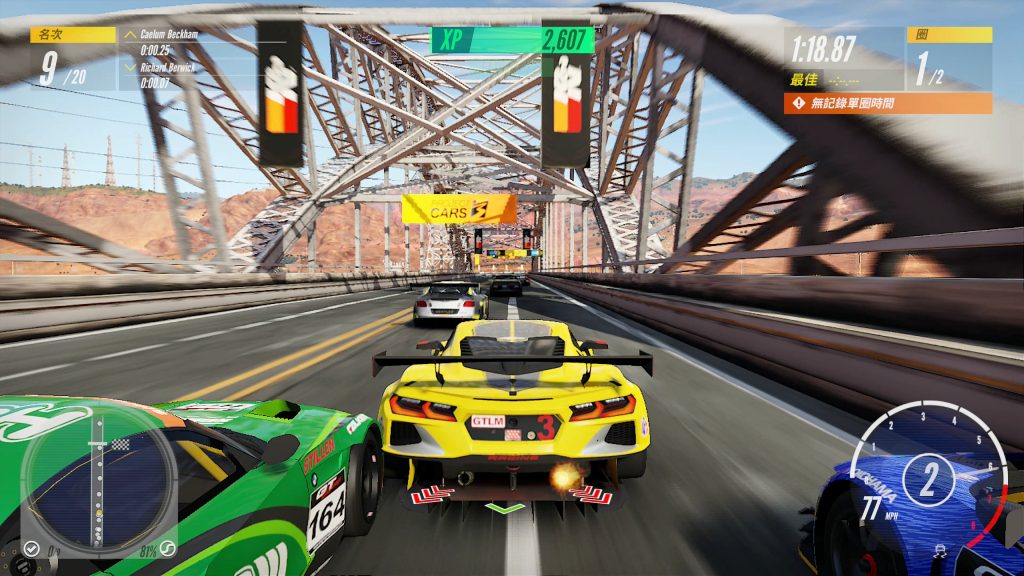The image size is (1024, 576).
Task: Click the race position panel
Action: click(x=73, y=59)
